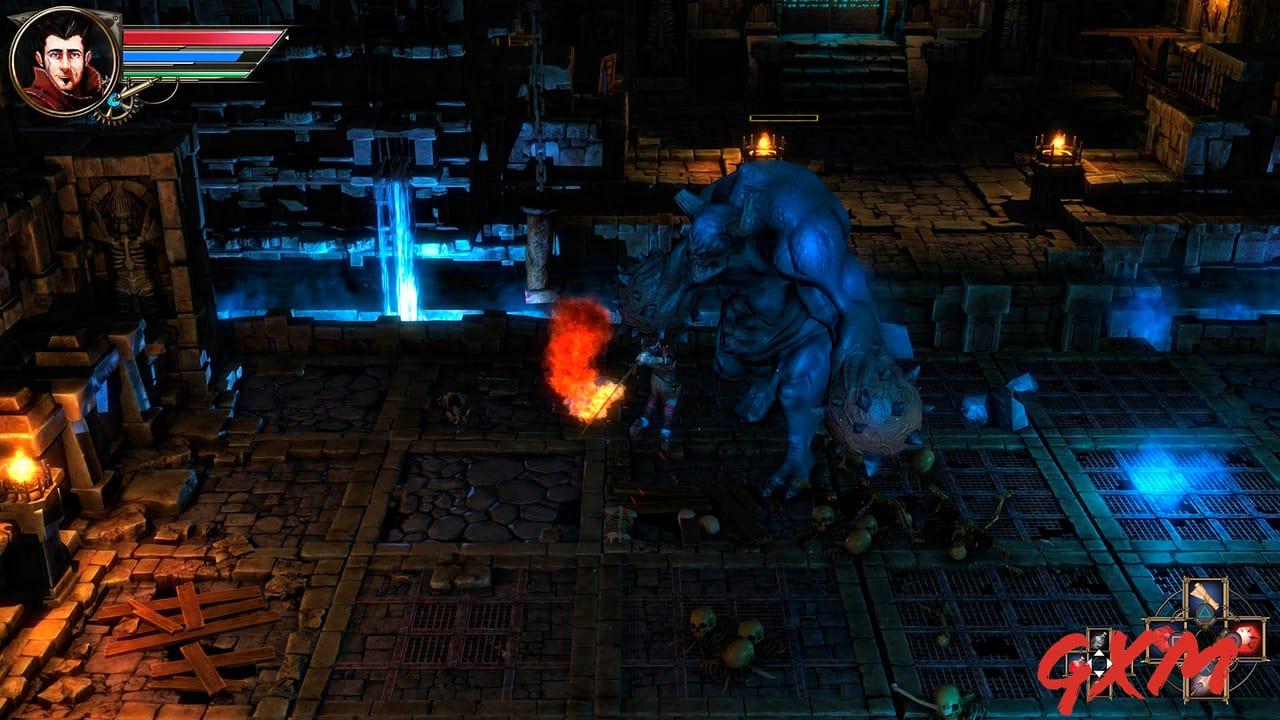Select the scroll ability in the top skill slot

pos(1204,596)
